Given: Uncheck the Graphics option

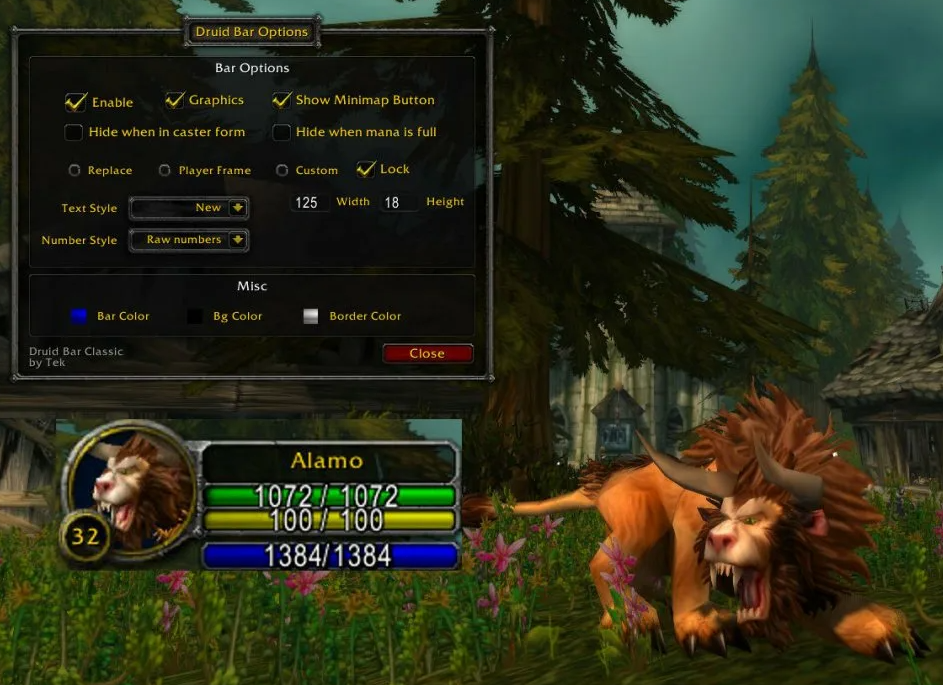Looking at the screenshot, I should click(x=175, y=100).
